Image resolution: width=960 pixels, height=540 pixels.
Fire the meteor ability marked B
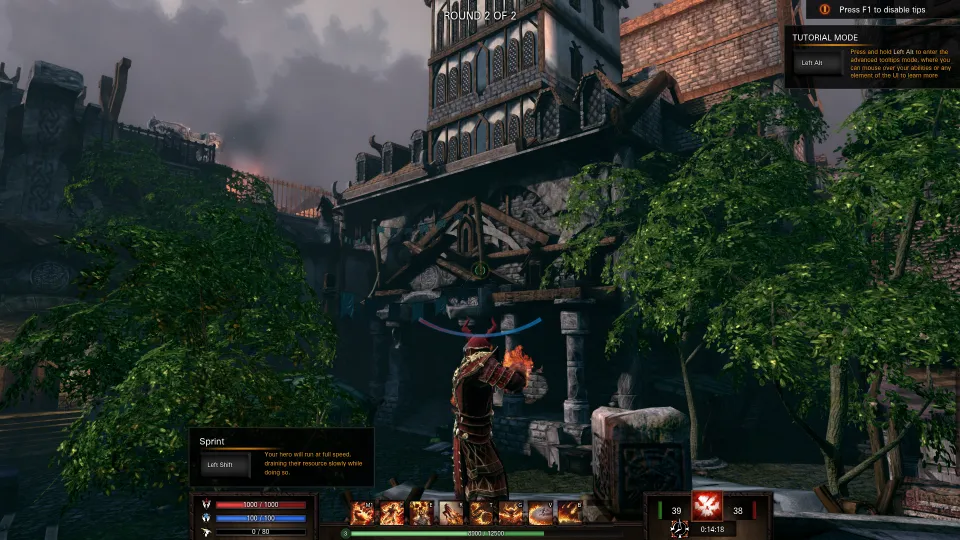tap(570, 513)
